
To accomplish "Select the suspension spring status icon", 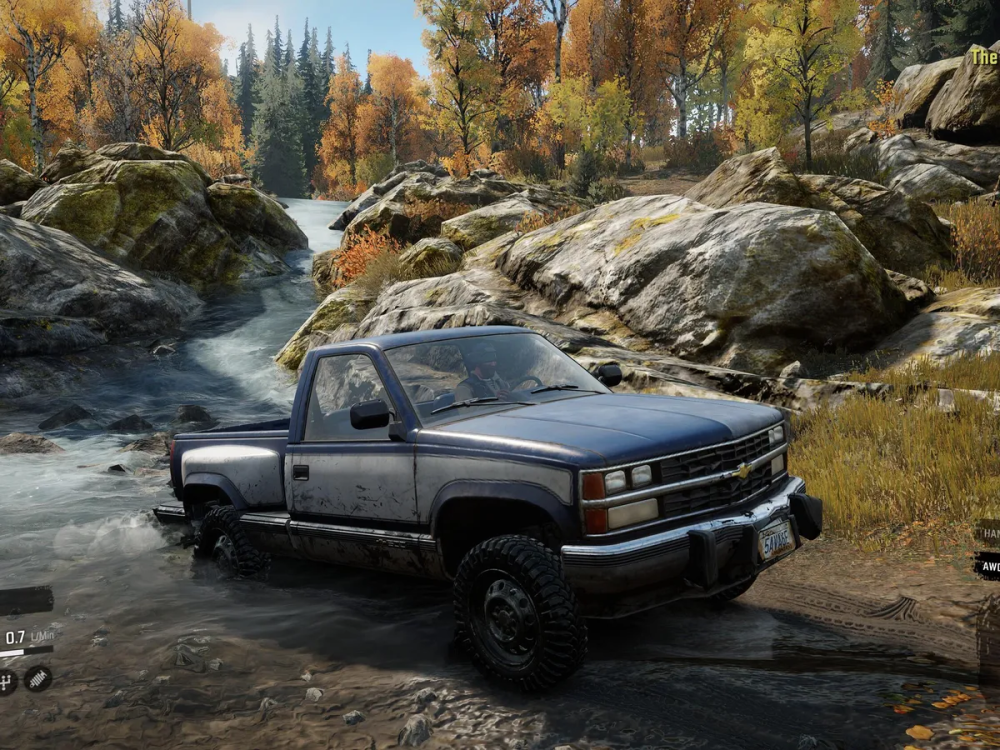I will (38, 679).
